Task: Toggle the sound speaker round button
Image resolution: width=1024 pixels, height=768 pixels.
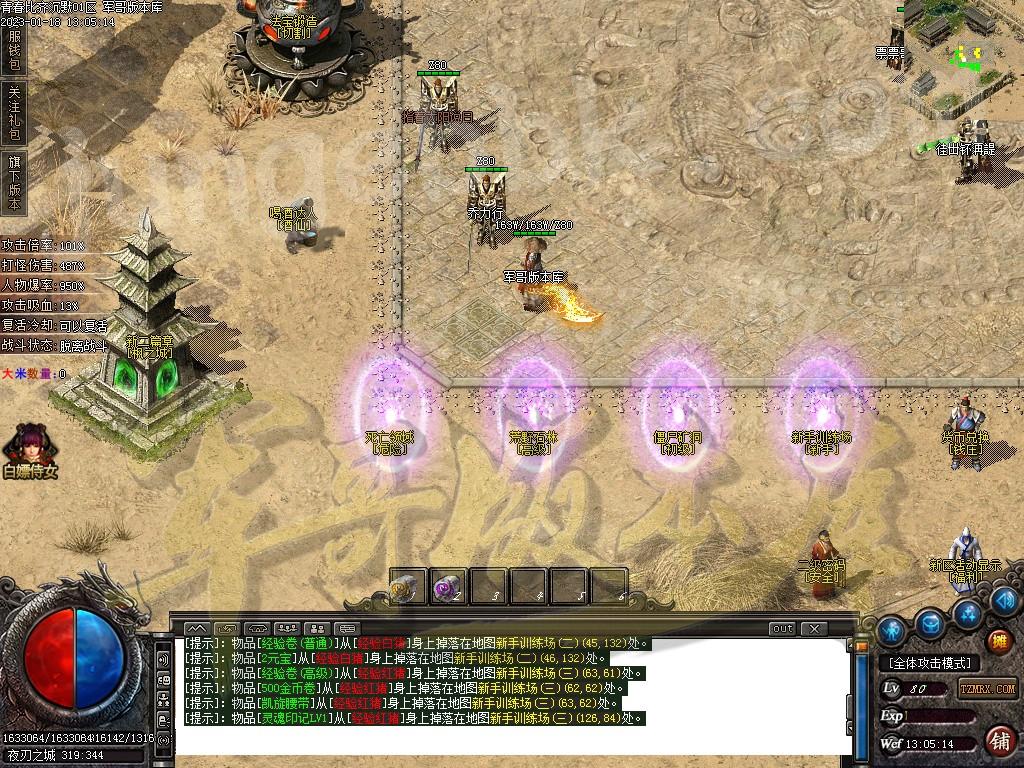Action: pyautogui.click(x=1005, y=600)
